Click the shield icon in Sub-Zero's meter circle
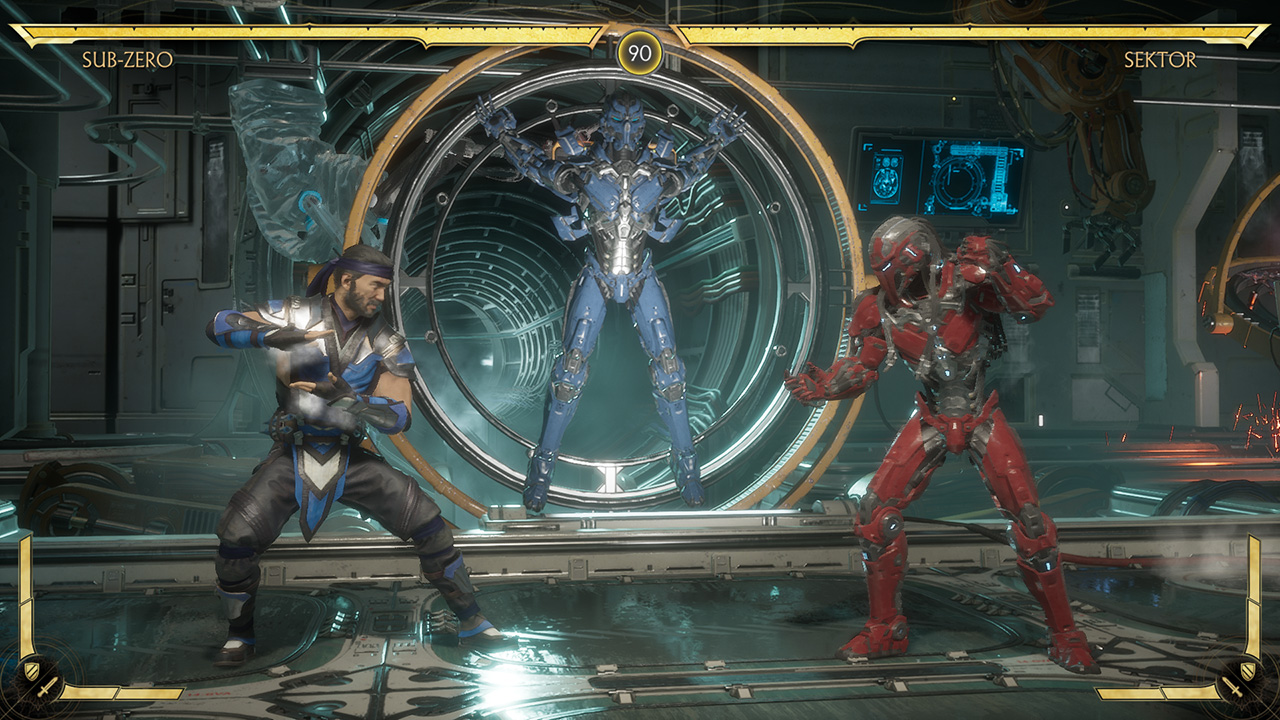 click(x=32, y=670)
